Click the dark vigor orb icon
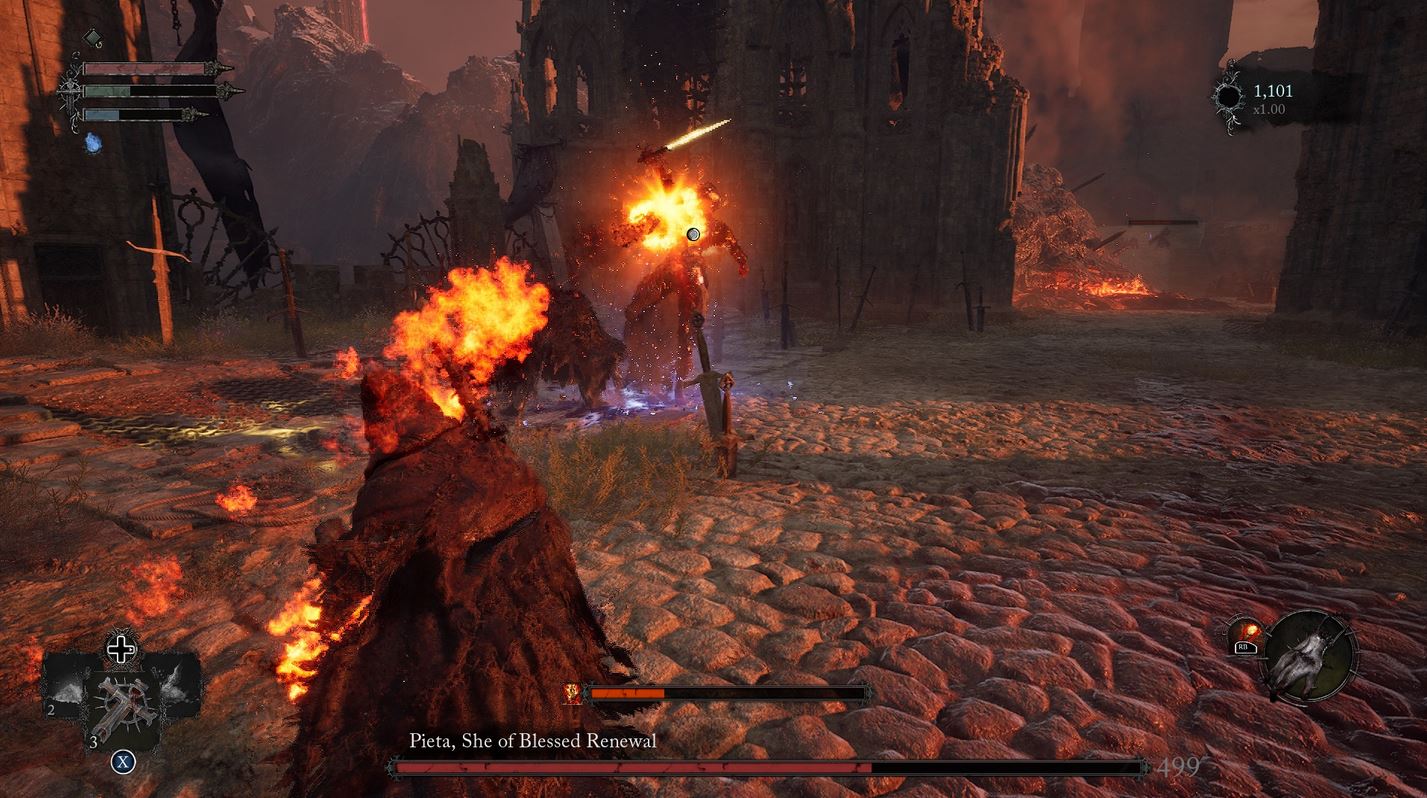The height and width of the screenshot is (798, 1427). click(1228, 98)
